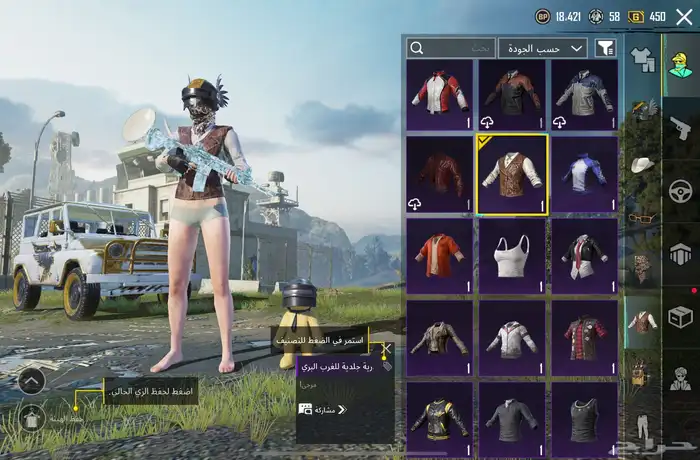Pick the black jacket with red tie
The image size is (700, 460).
[x=583, y=255]
